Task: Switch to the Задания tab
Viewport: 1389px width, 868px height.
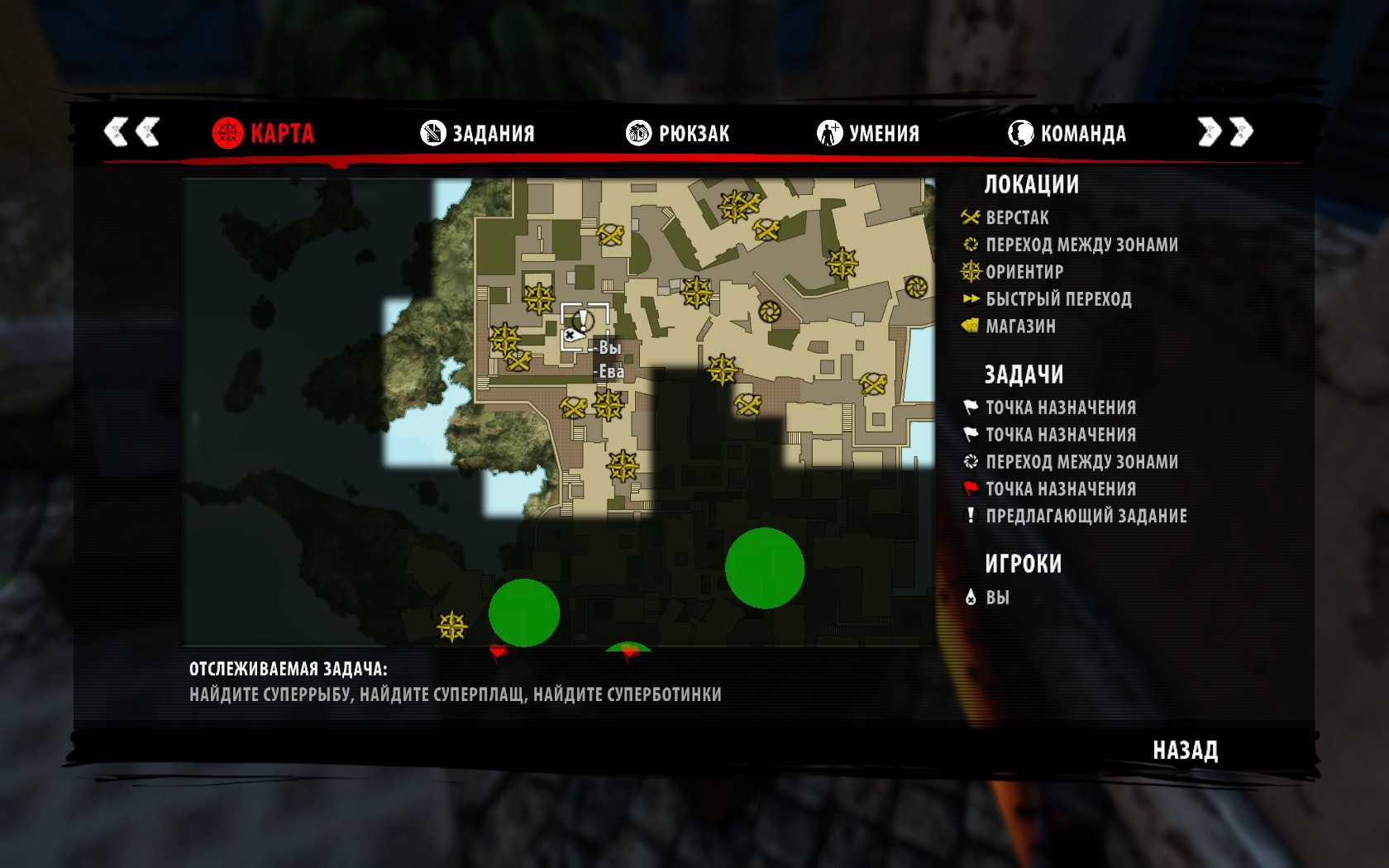Action: point(478,133)
